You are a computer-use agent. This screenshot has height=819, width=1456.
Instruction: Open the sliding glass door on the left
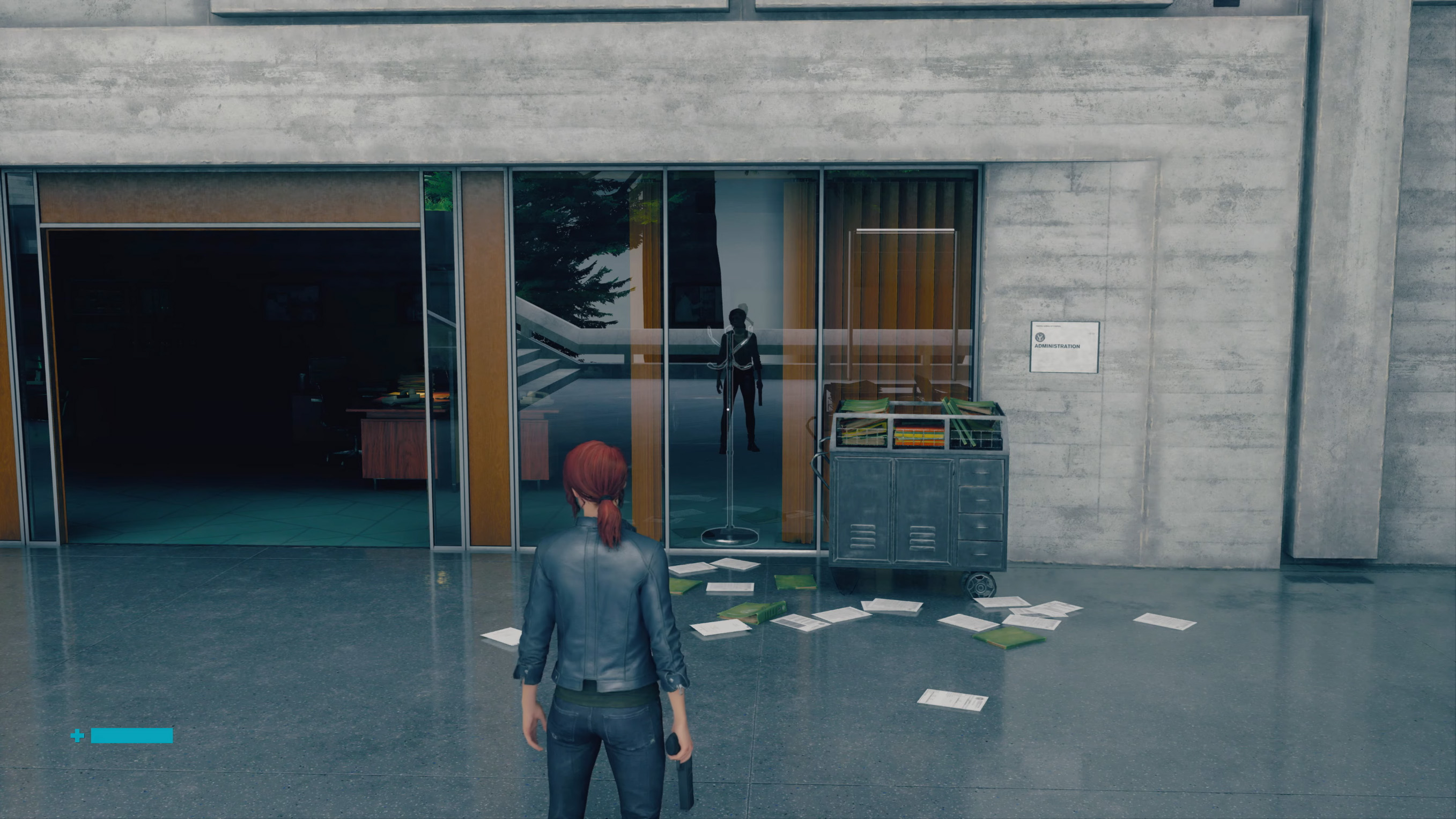click(226, 367)
